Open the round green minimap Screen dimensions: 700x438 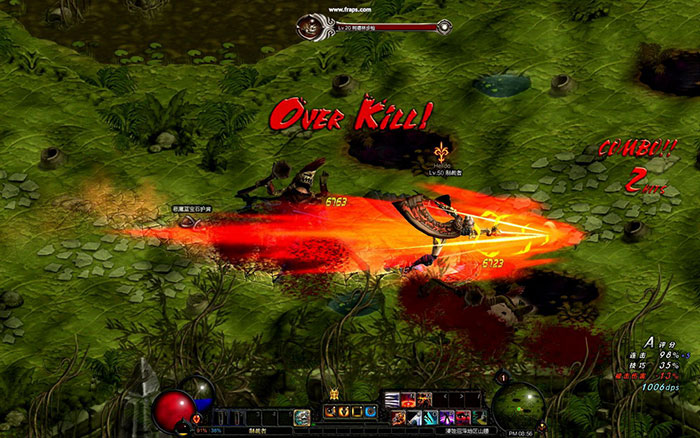[x=519, y=406]
